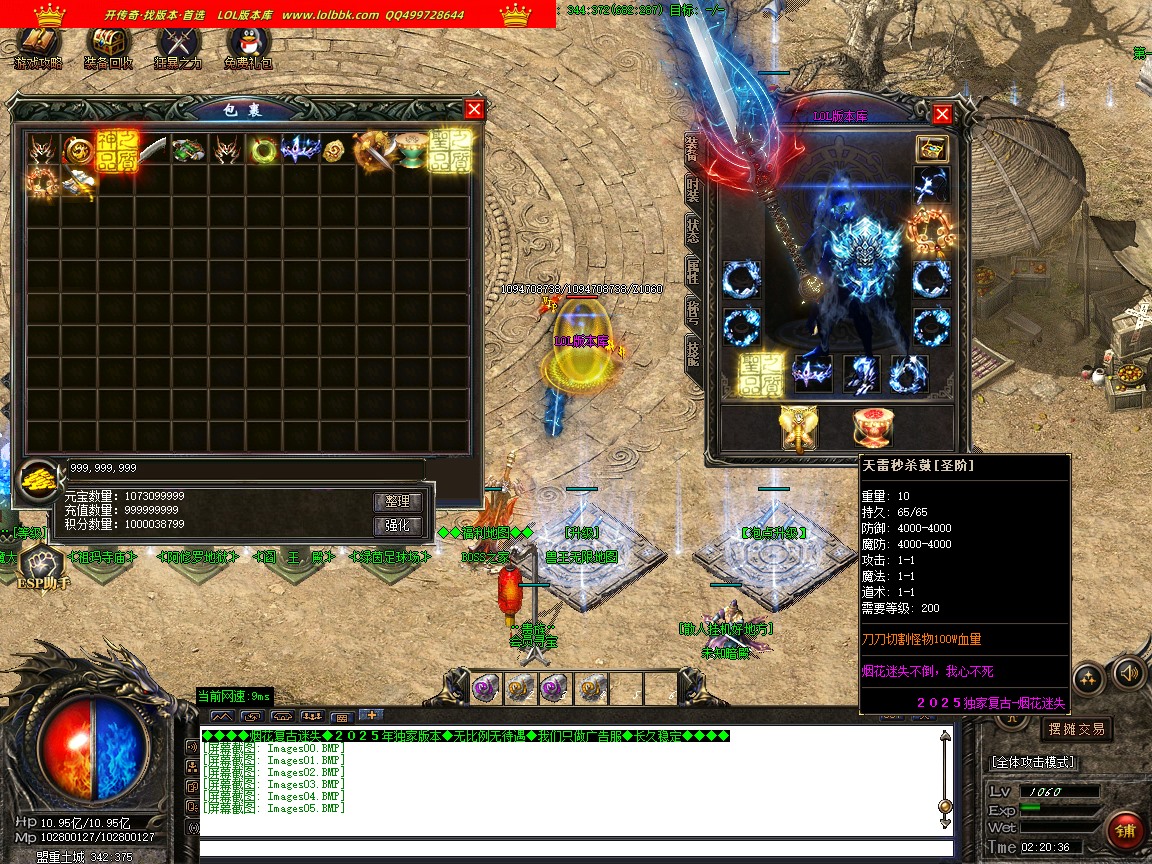
Task: Select the green jade ring in bag
Action: [x=264, y=150]
